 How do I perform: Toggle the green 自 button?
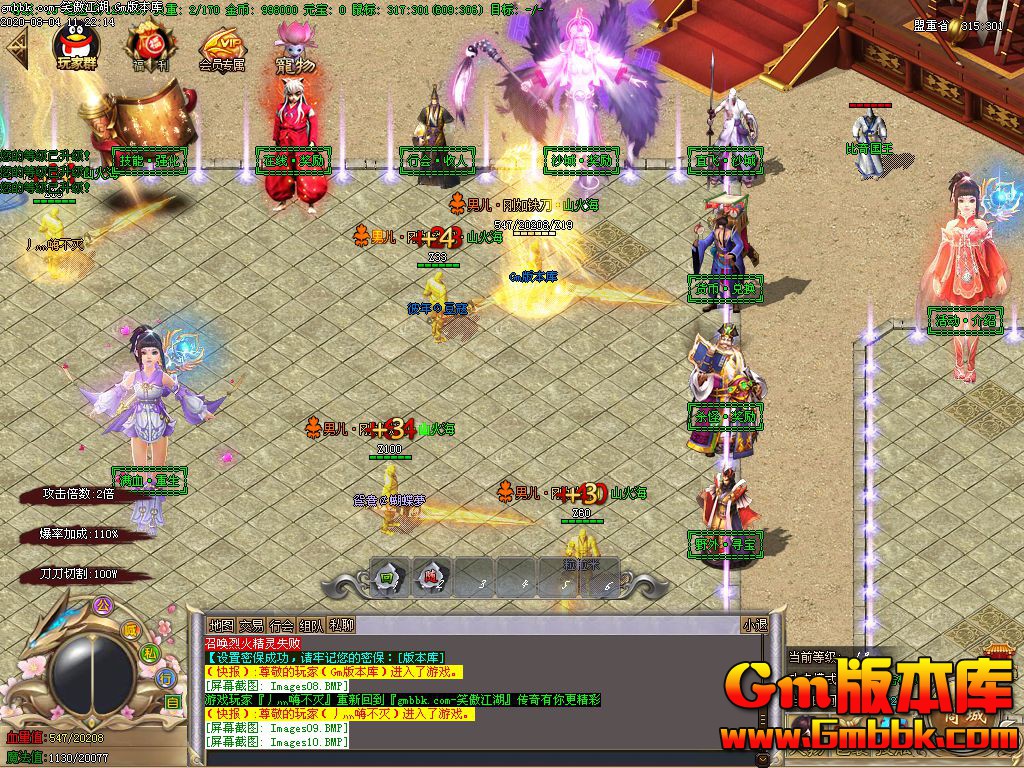pyautogui.click(x=173, y=702)
